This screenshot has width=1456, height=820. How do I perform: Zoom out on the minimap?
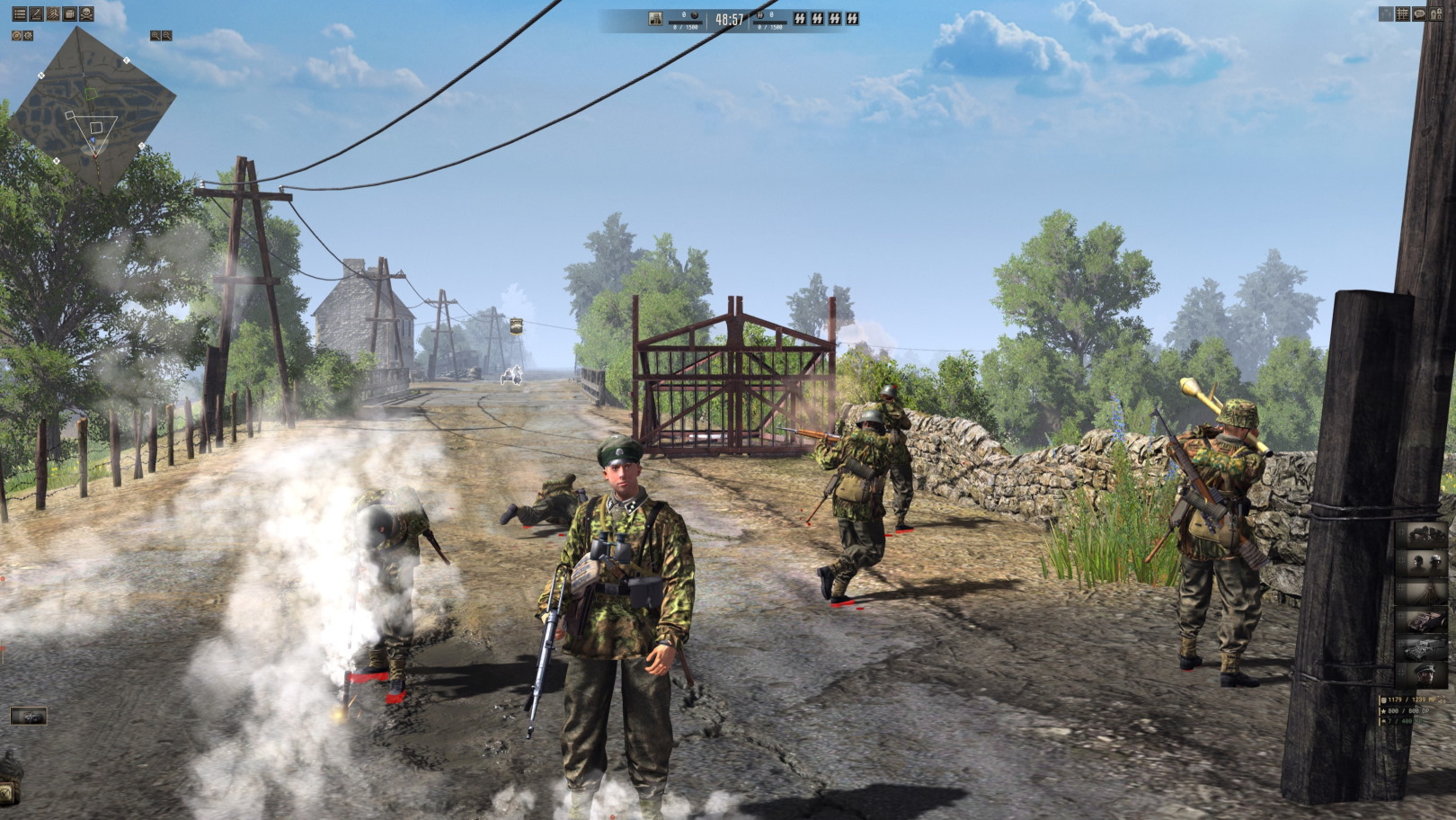click(x=166, y=36)
